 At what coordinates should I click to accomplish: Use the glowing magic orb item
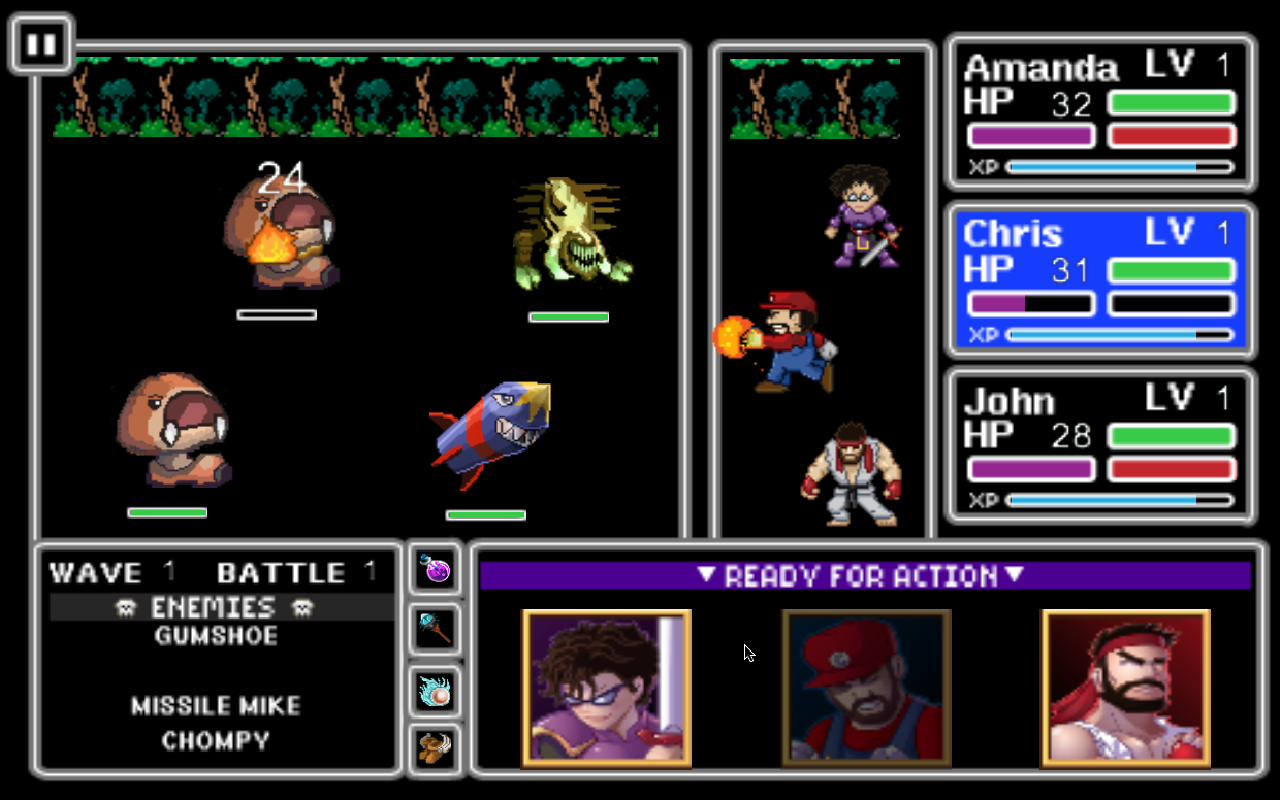pyautogui.click(x=434, y=689)
